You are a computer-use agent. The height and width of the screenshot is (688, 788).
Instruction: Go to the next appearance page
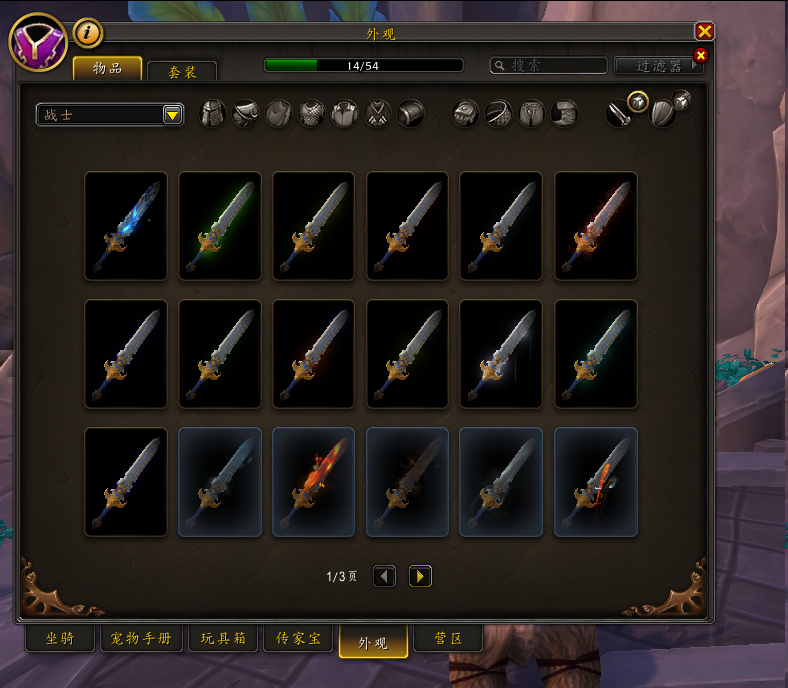[420, 576]
